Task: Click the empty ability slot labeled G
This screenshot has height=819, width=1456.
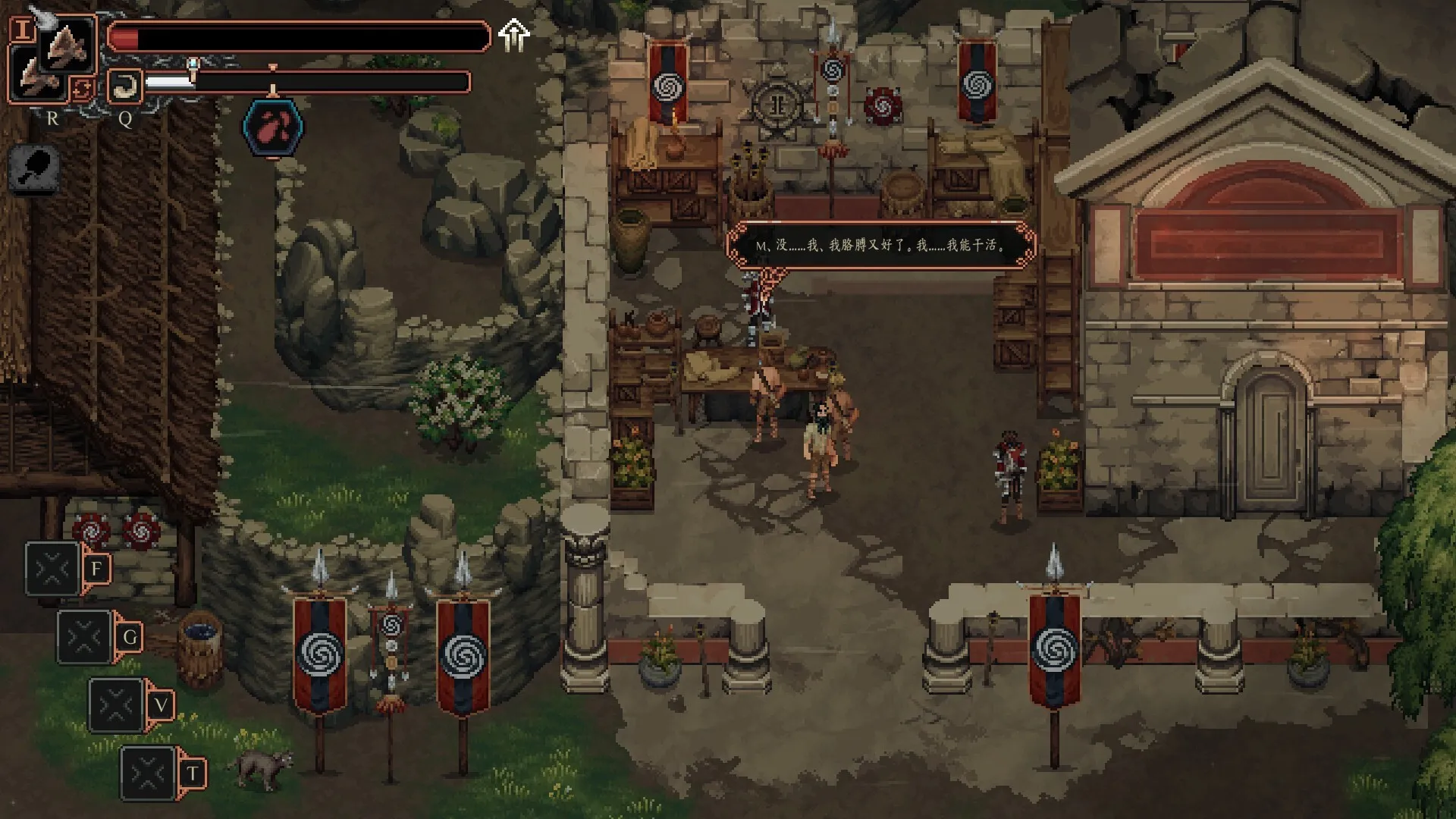Action: point(83,637)
